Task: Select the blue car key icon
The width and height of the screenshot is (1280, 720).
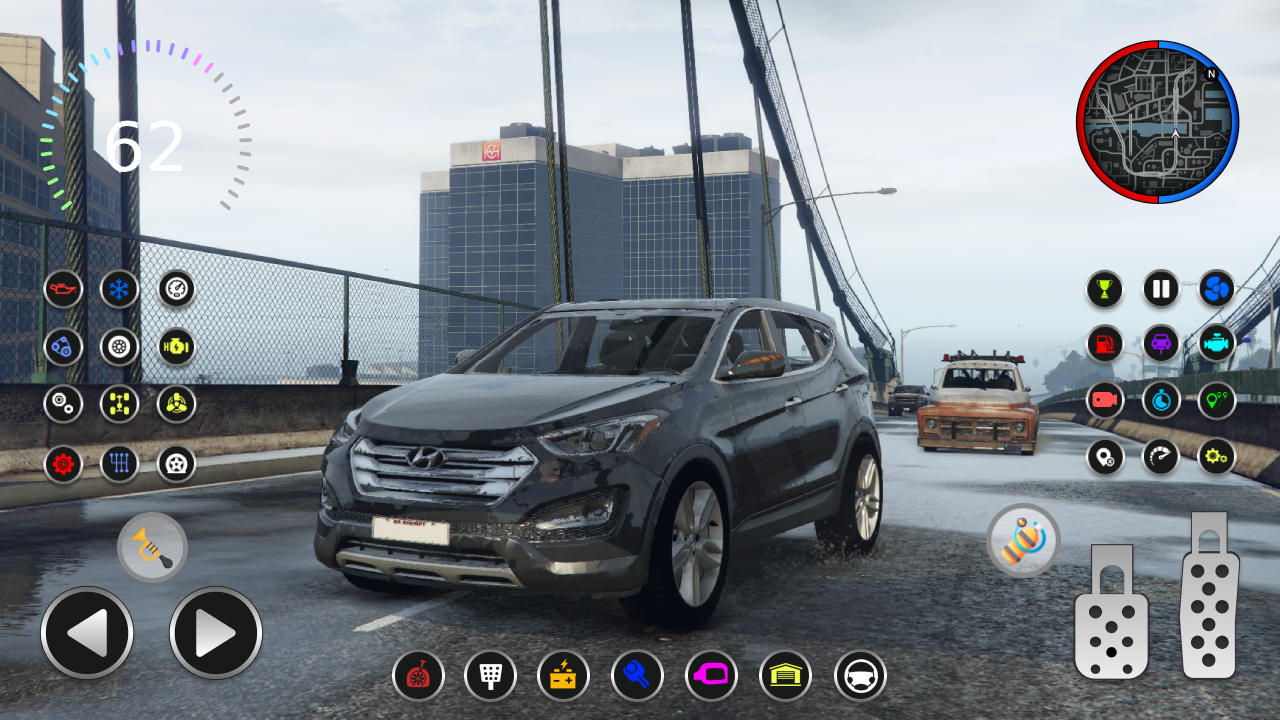Action: point(637,676)
